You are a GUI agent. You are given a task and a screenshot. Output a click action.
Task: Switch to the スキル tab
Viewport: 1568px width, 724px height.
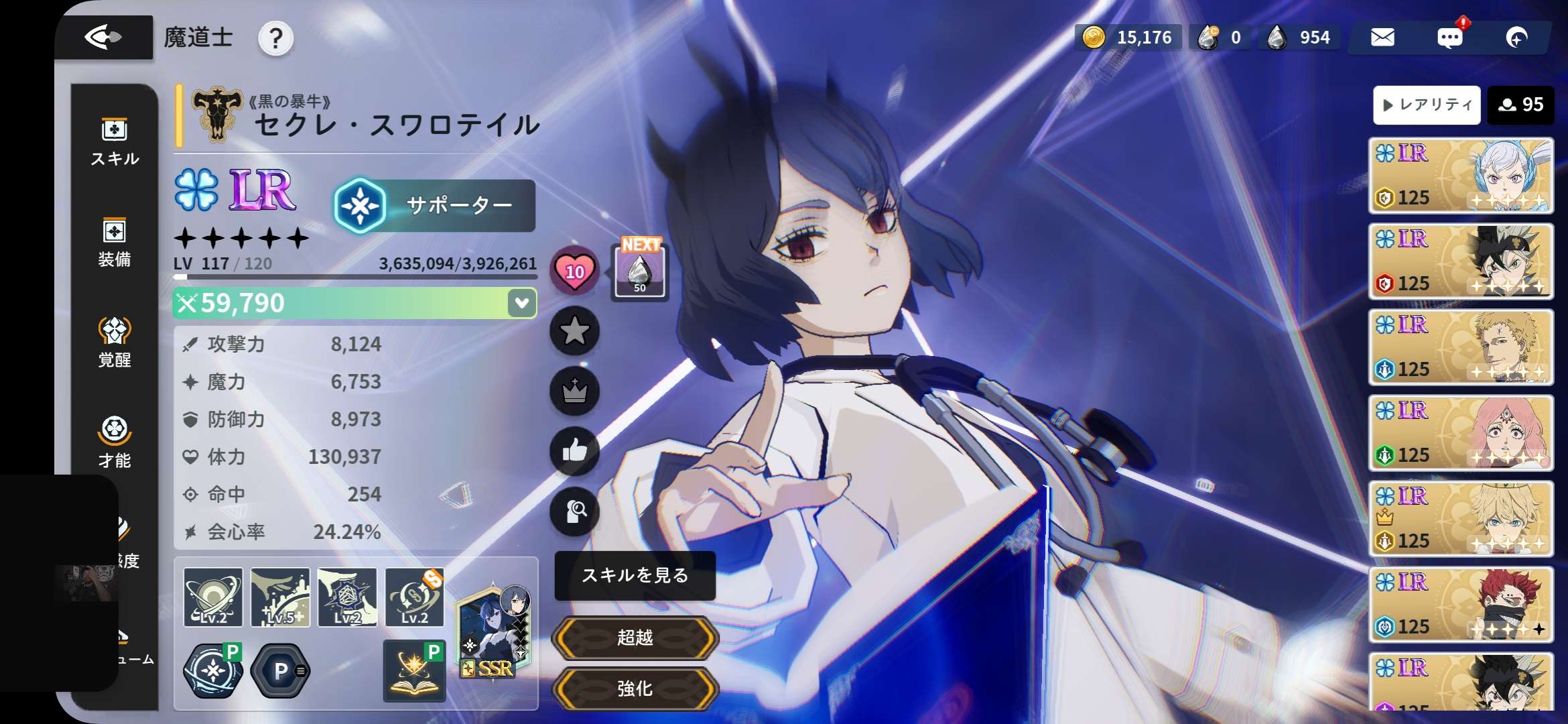coord(115,142)
